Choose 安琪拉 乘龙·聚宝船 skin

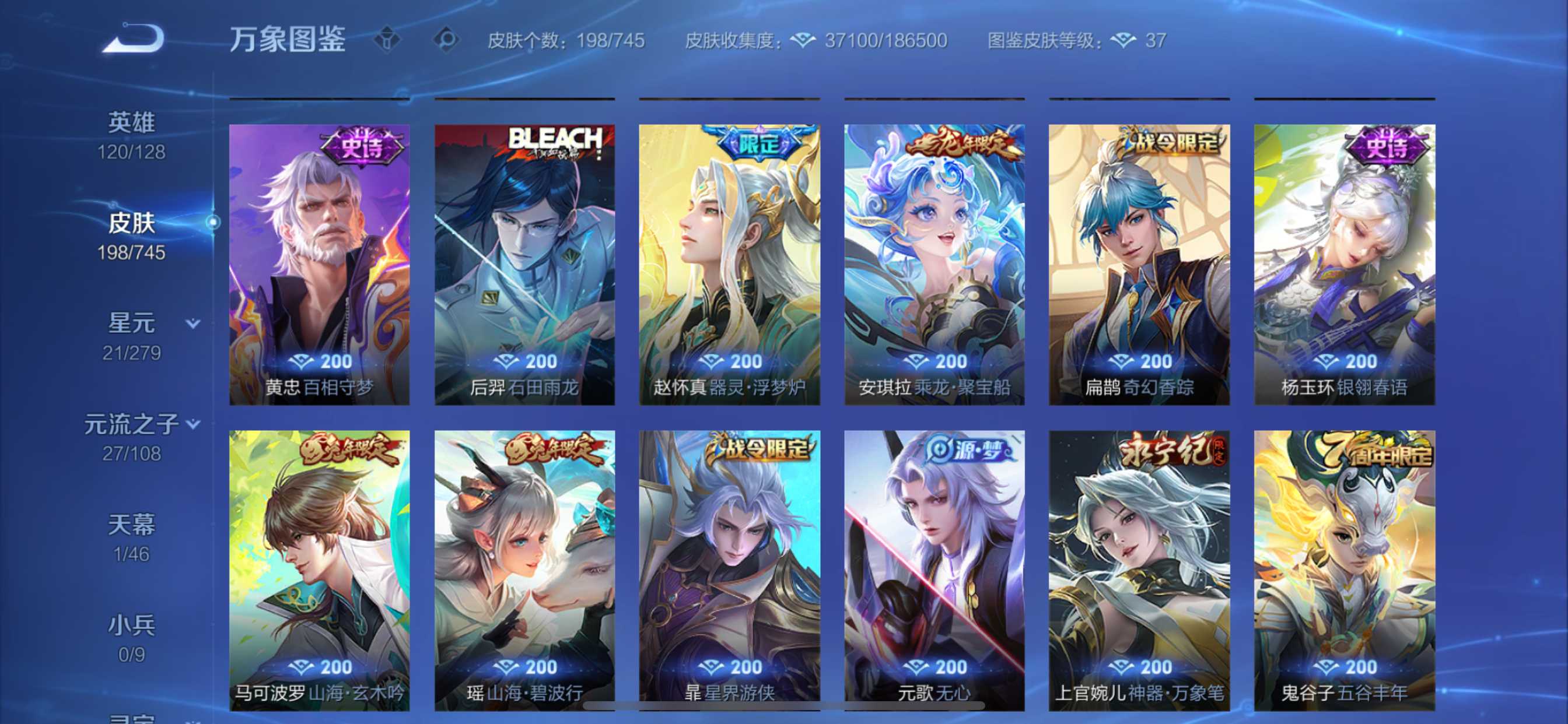(935, 265)
